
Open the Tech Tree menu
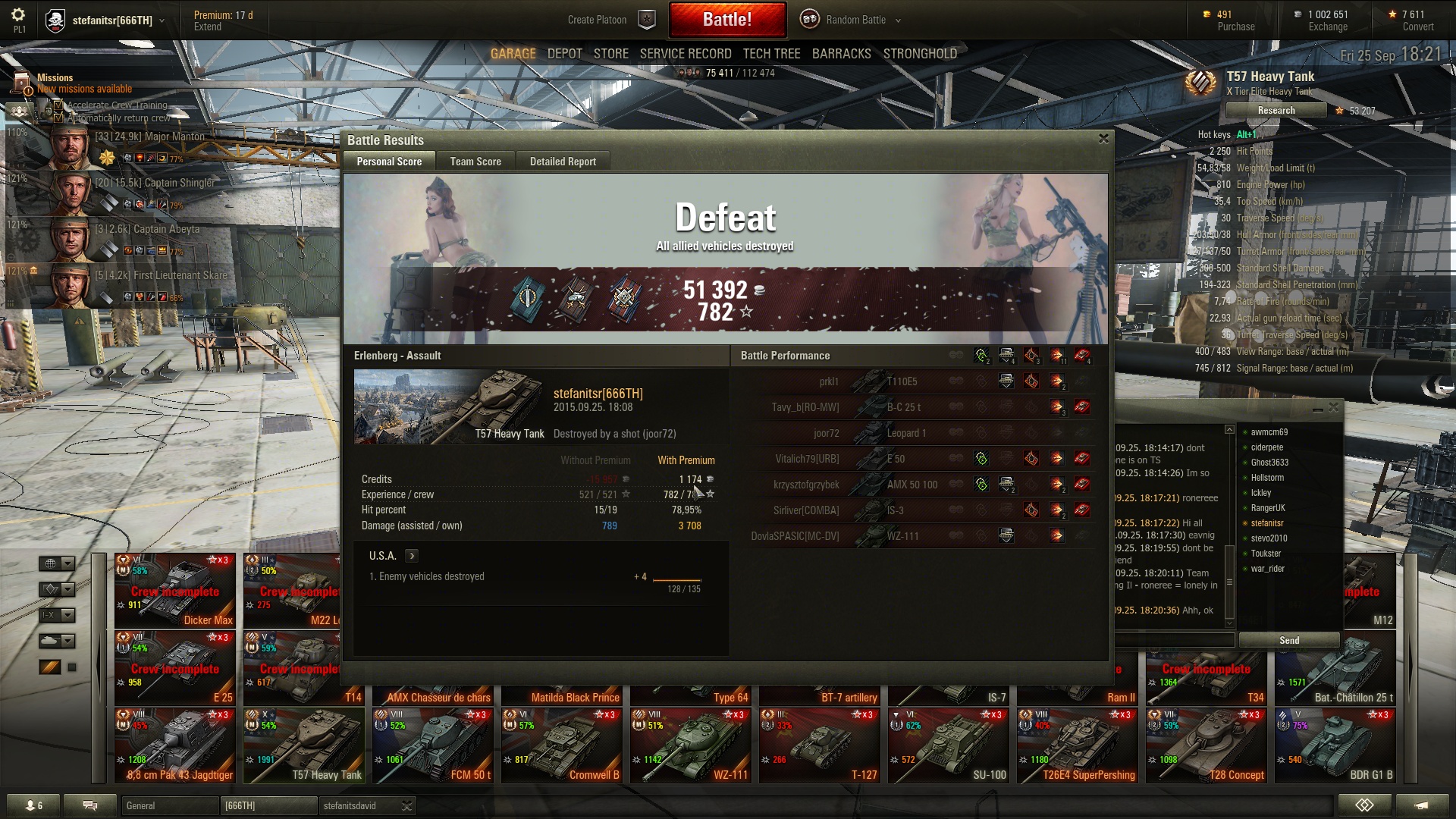[771, 54]
